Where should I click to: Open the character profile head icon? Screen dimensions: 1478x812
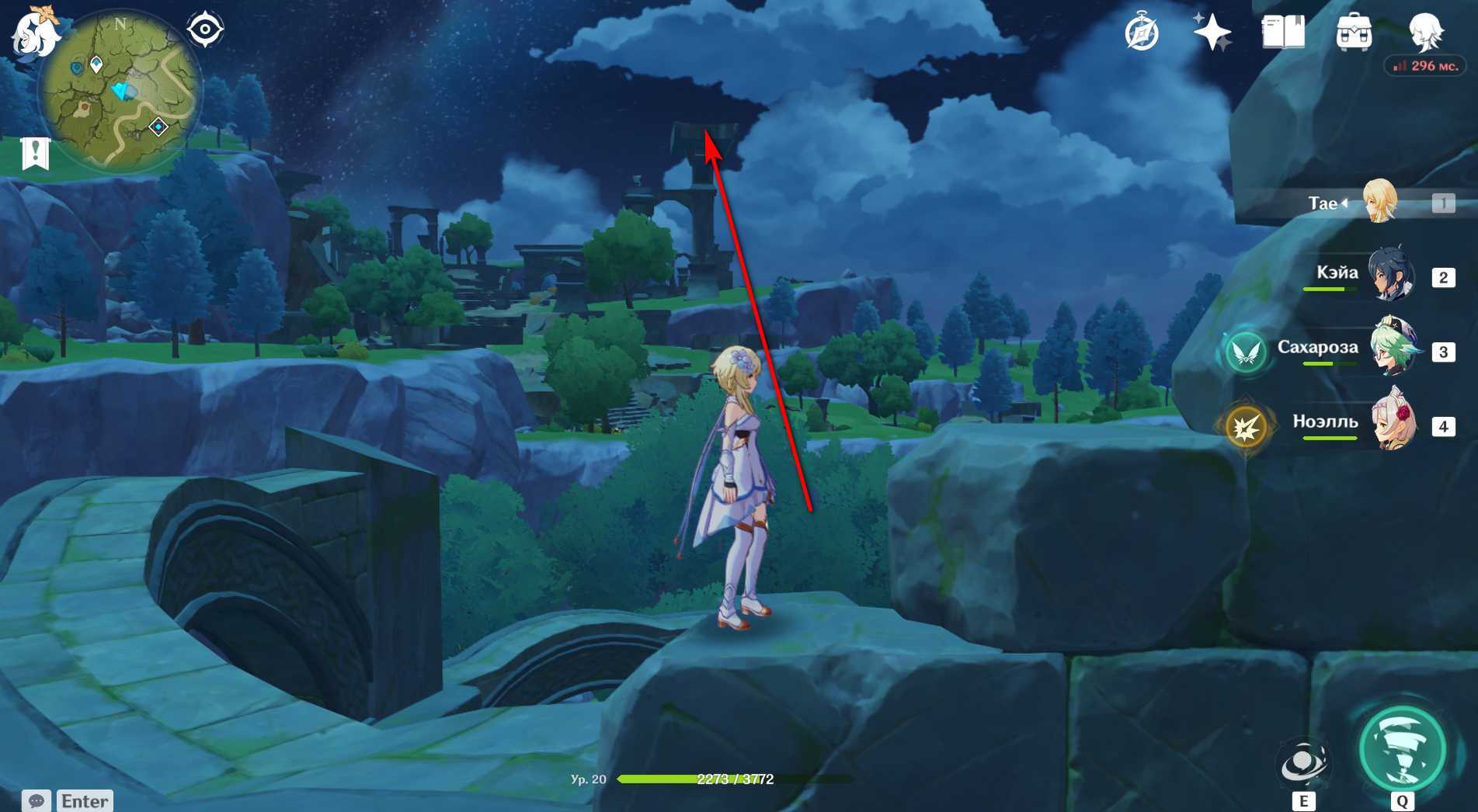(1426, 33)
